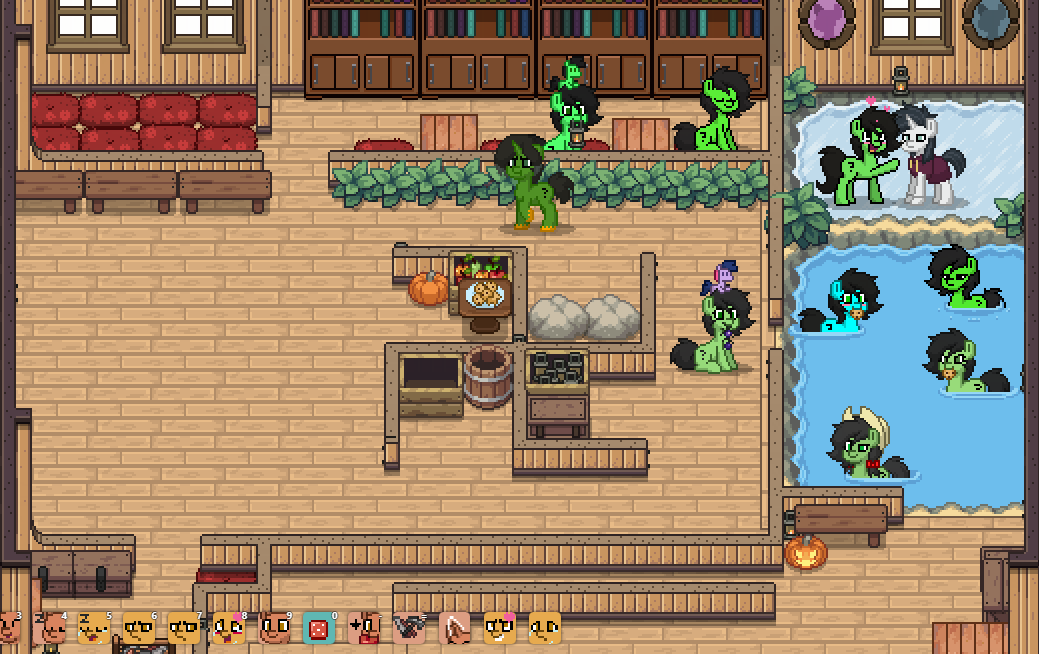Use the pony ear action slot

(454, 628)
